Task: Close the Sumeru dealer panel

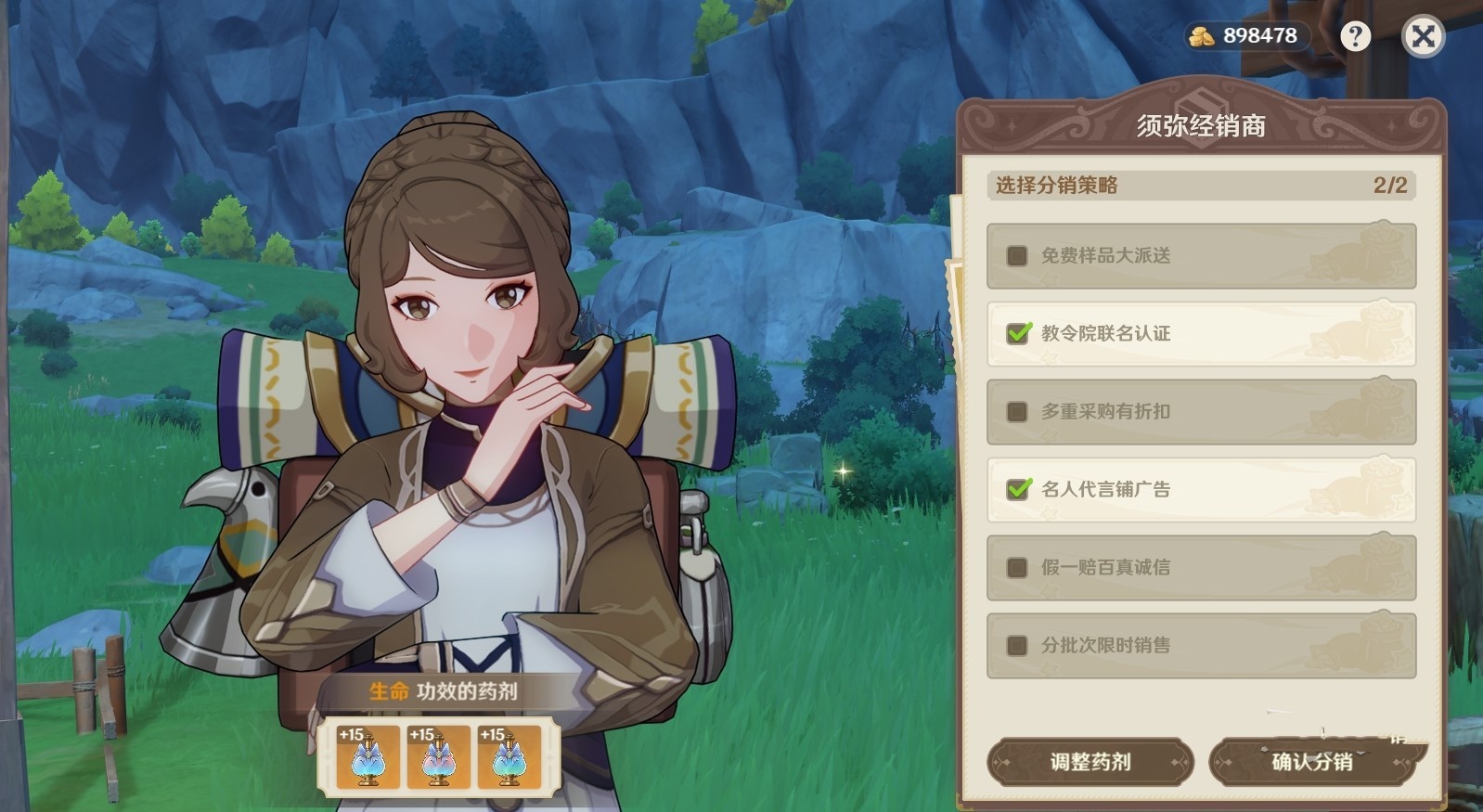Action: coord(1422,36)
